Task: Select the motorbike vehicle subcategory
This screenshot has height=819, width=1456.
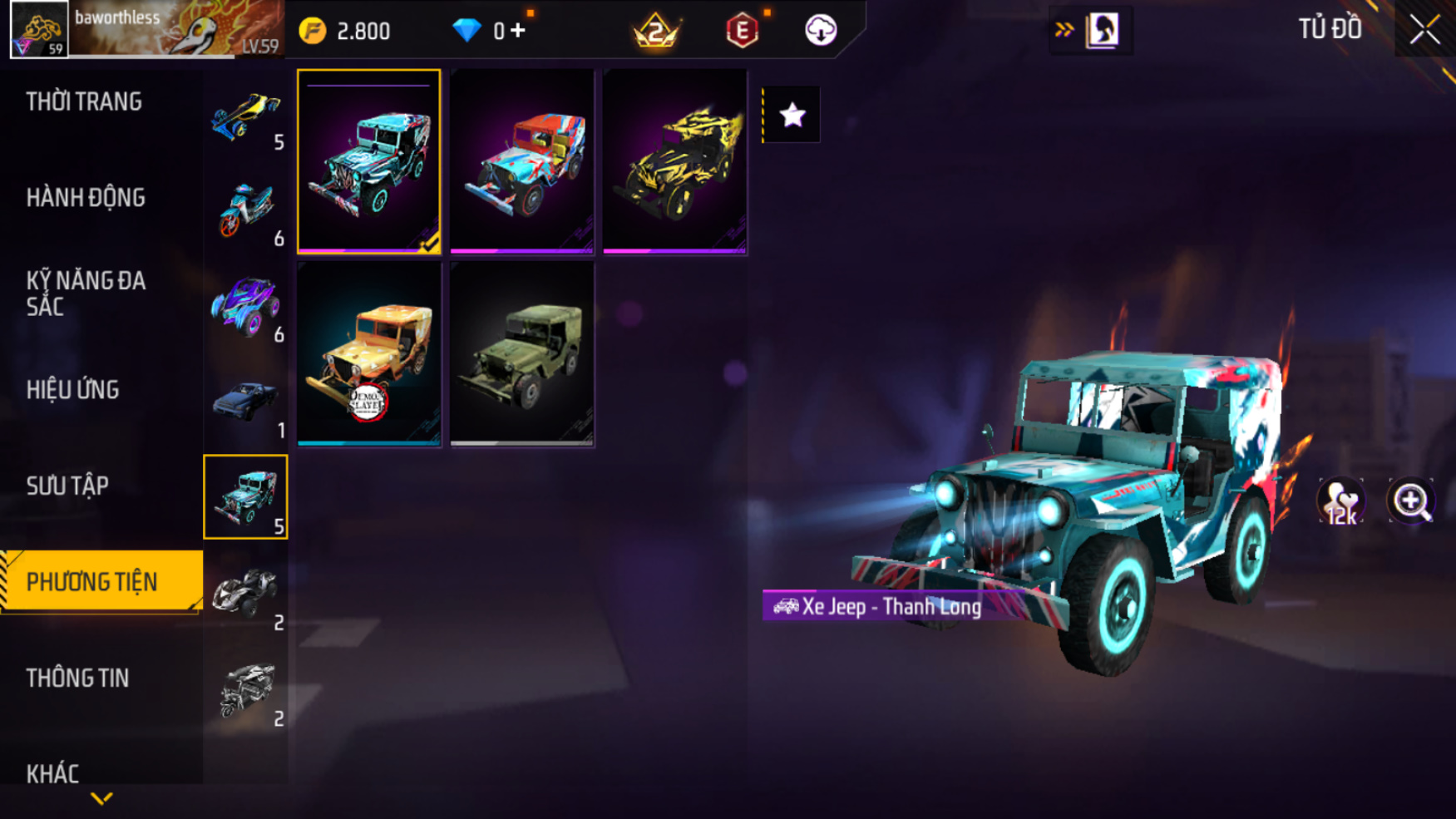Action: point(246,213)
